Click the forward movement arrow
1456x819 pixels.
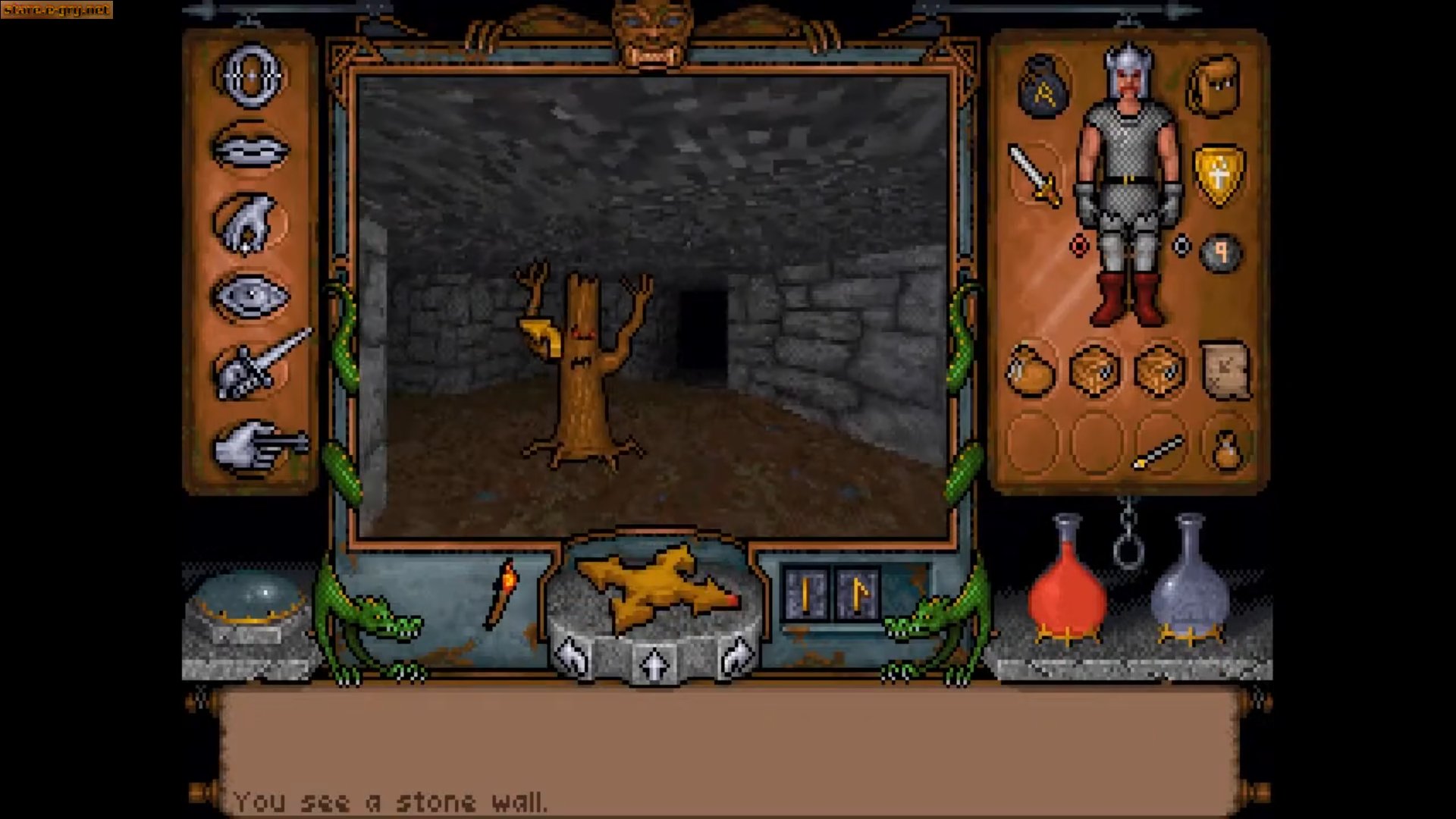pos(654,664)
